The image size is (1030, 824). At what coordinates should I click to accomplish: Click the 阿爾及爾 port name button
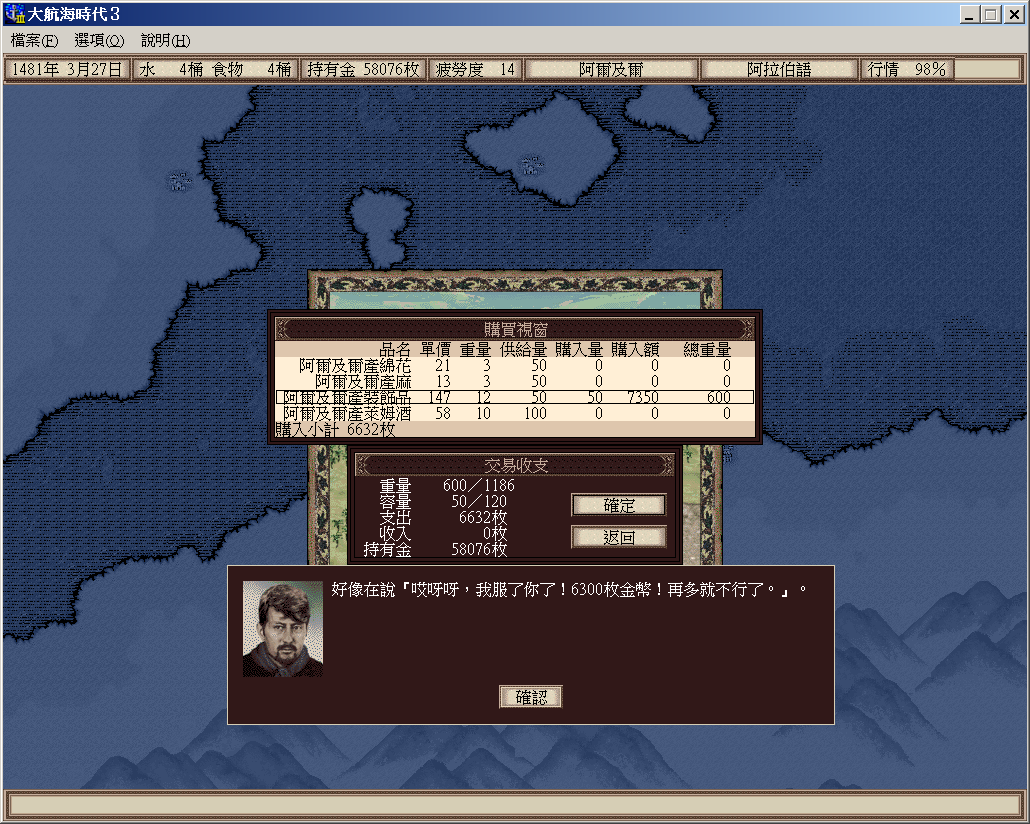611,70
